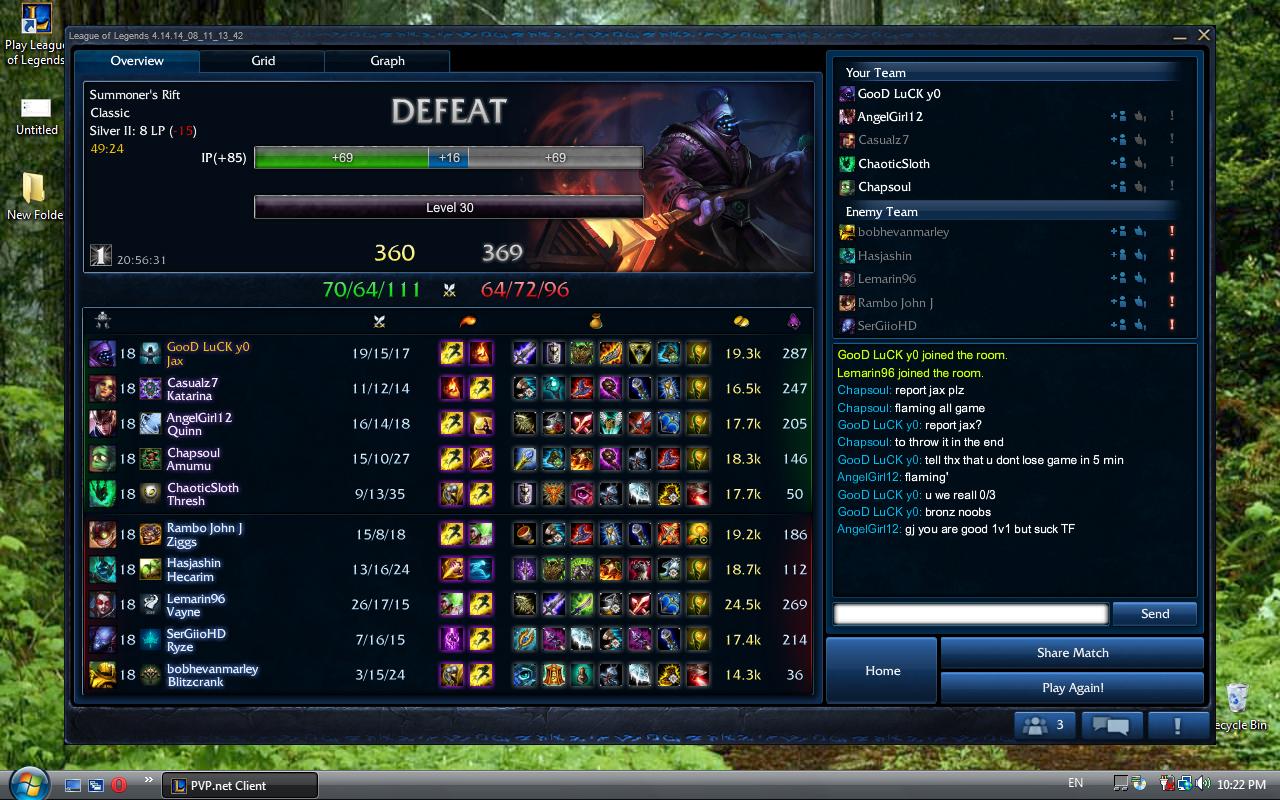Viewport: 1280px width, 800px height.
Task: Click the bottom-right exclamation alert button
Action: point(1177,725)
